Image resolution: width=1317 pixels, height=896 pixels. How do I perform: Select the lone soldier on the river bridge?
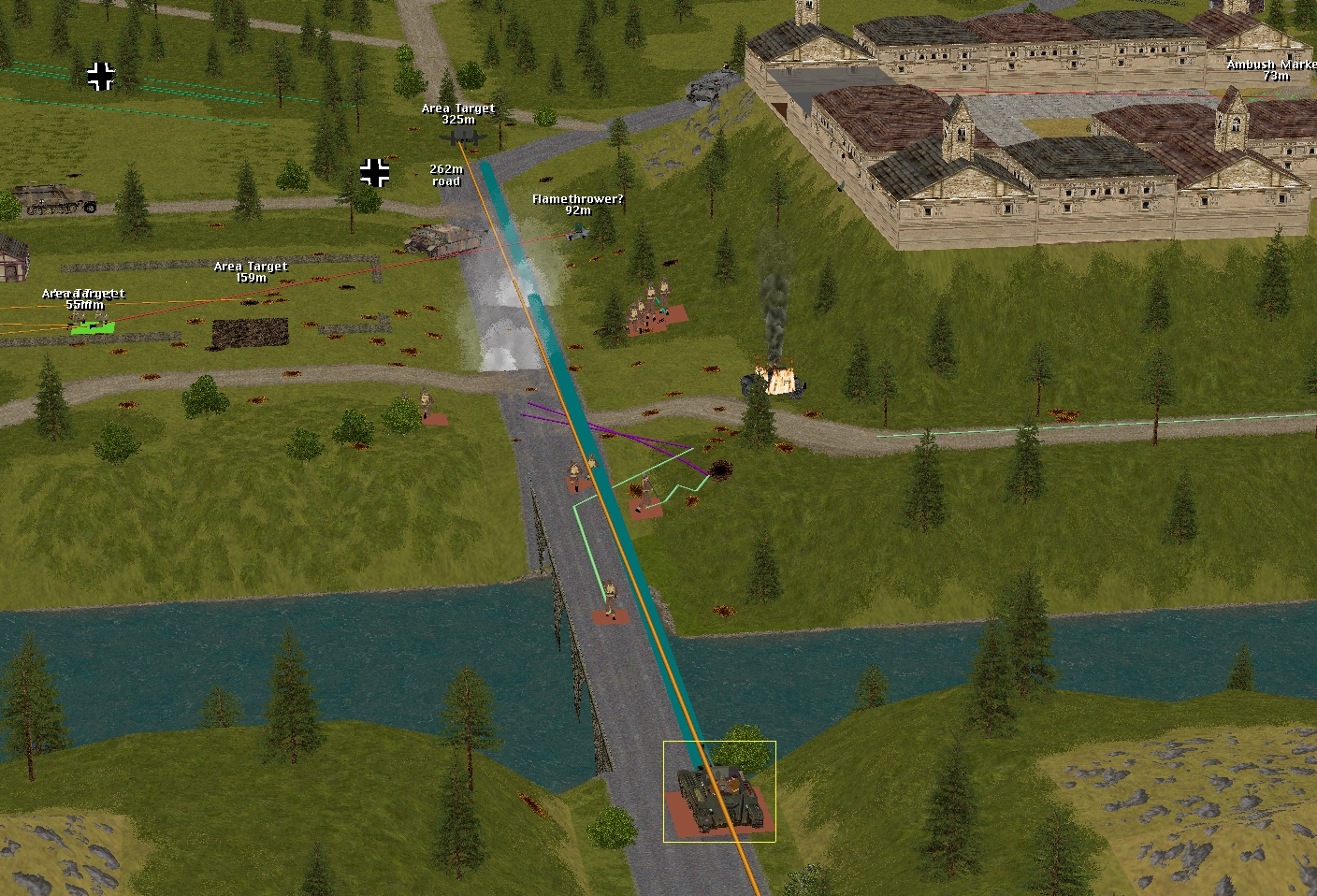tap(611, 600)
